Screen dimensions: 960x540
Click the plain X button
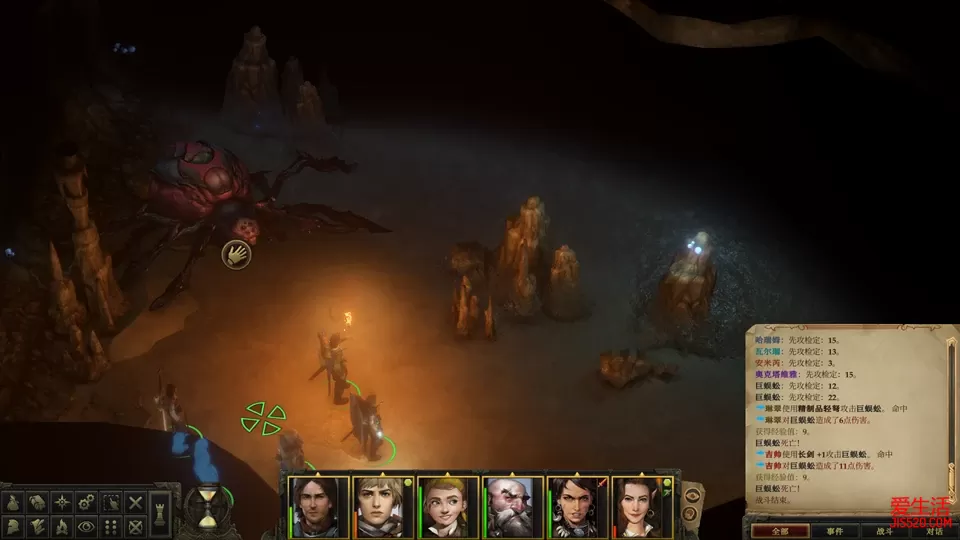(136, 502)
